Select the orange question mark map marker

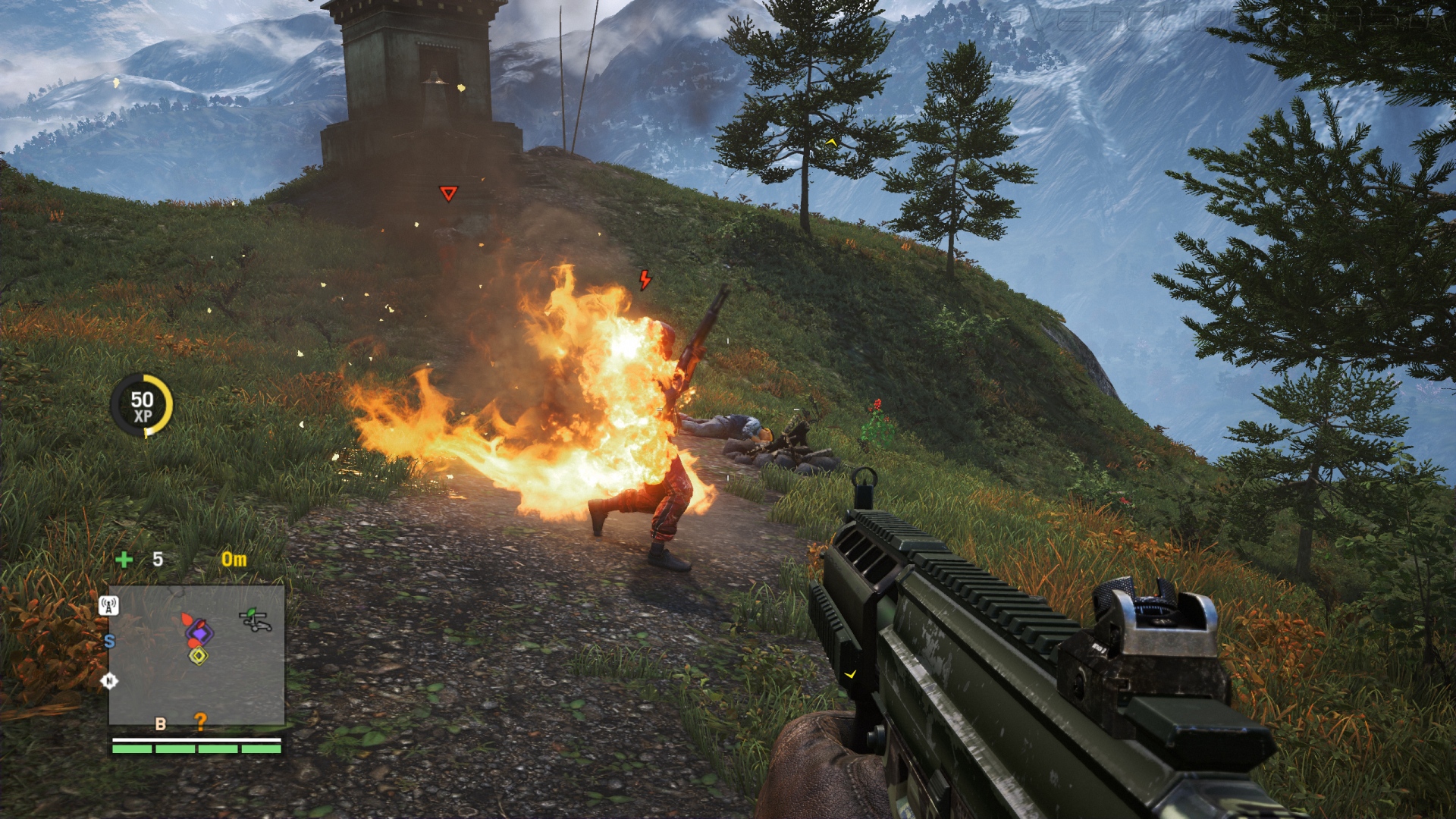coord(200,721)
